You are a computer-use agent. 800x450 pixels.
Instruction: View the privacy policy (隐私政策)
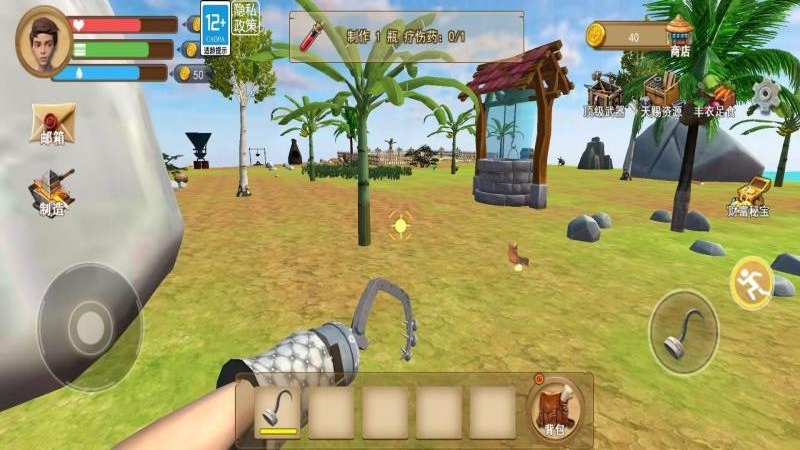click(x=245, y=19)
